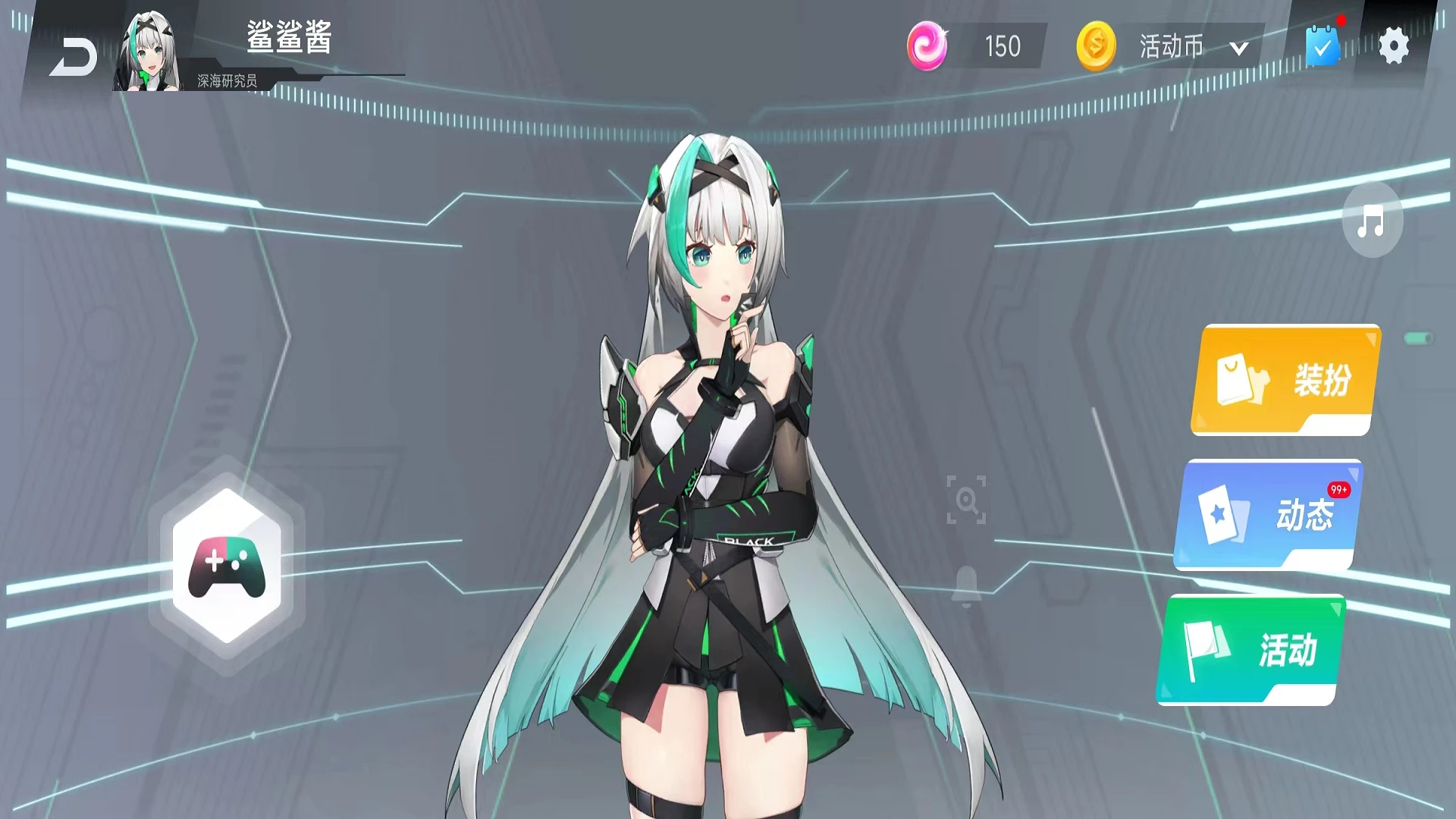Viewport: 1456px width, 819px height.
Task: Expand the 活动币 currency dropdown chevron
Action: tap(1239, 47)
